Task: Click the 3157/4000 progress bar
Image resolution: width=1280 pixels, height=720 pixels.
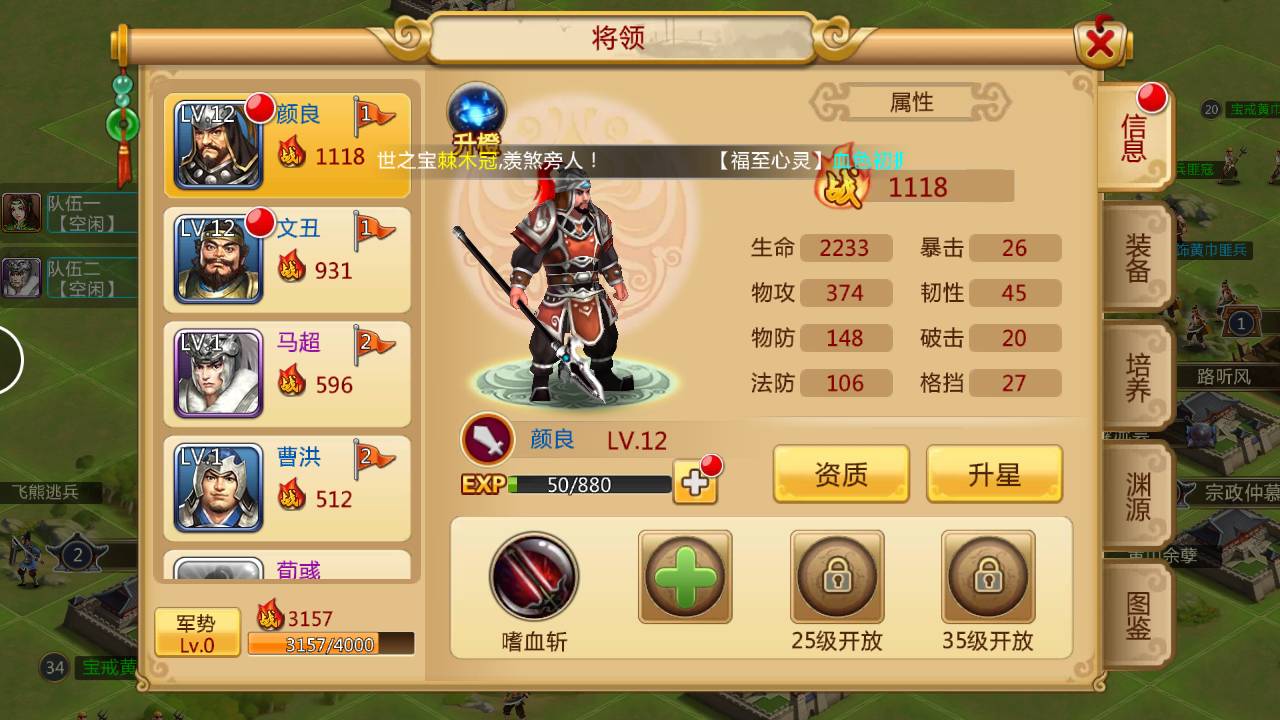Action: [x=330, y=645]
